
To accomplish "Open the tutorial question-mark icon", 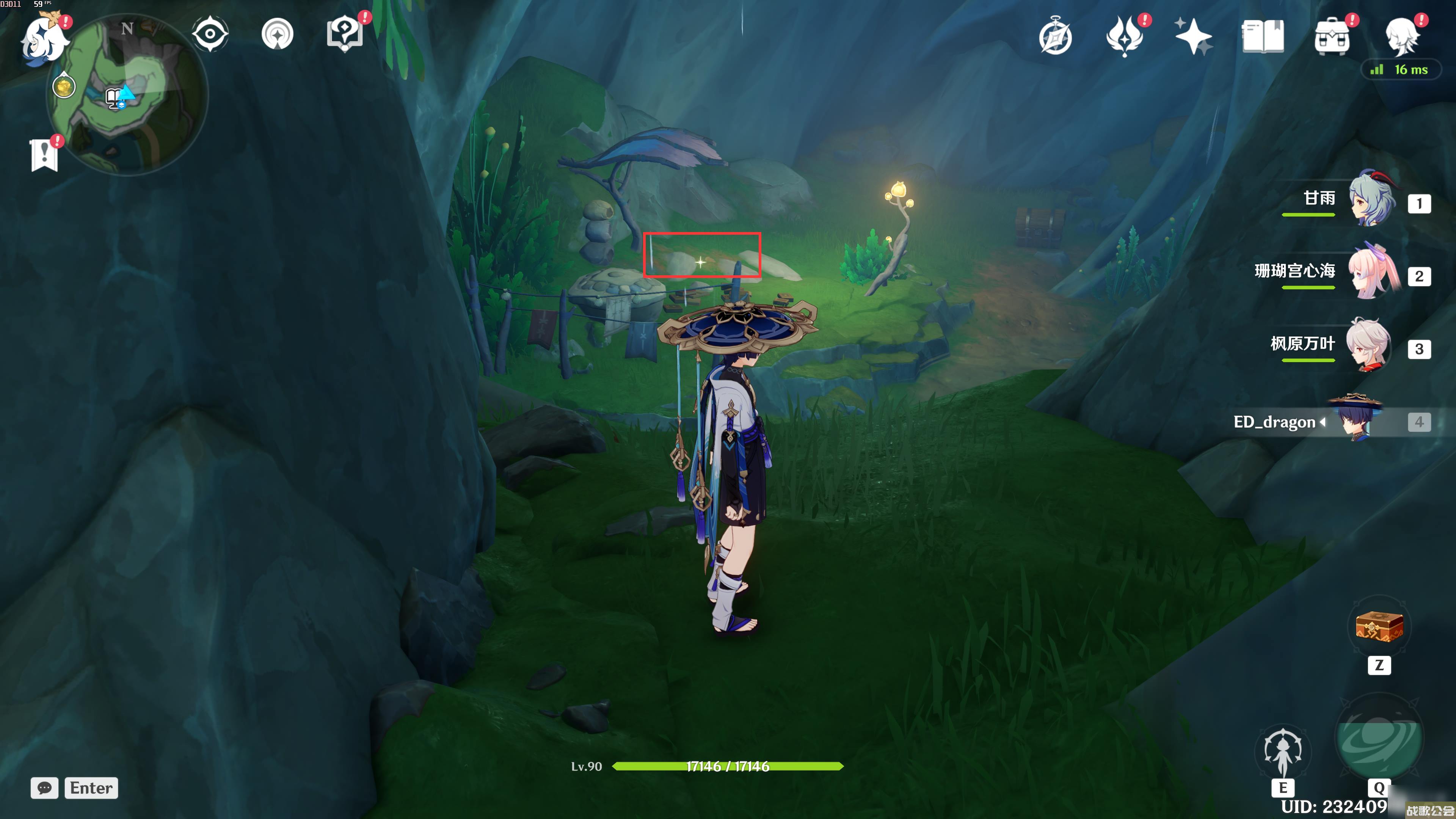I will 345,35.
